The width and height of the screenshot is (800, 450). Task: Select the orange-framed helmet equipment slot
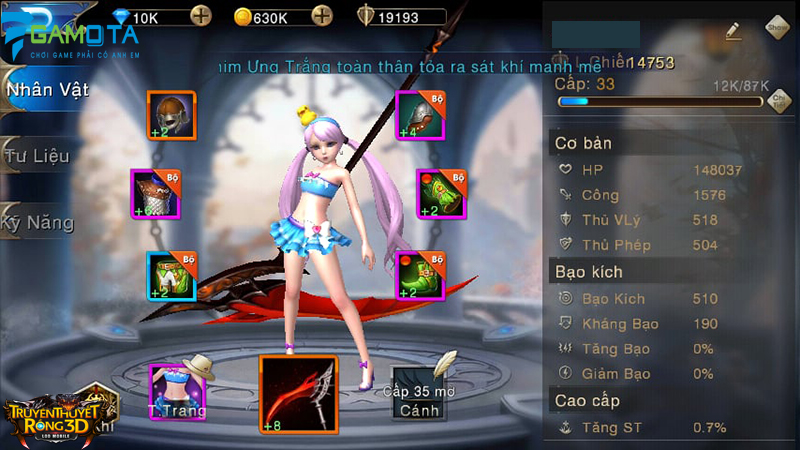point(171,115)
